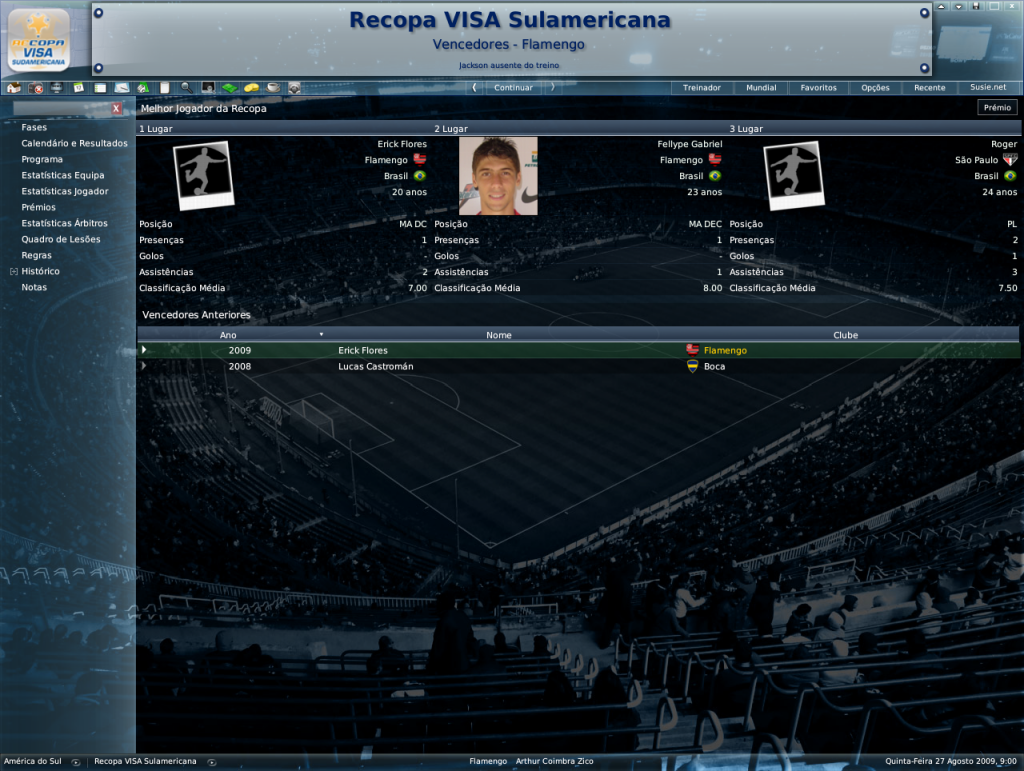Open Fellype Gabriel's player photo
The height and width of the screenshot is (771, 1024).
(498, 176)
